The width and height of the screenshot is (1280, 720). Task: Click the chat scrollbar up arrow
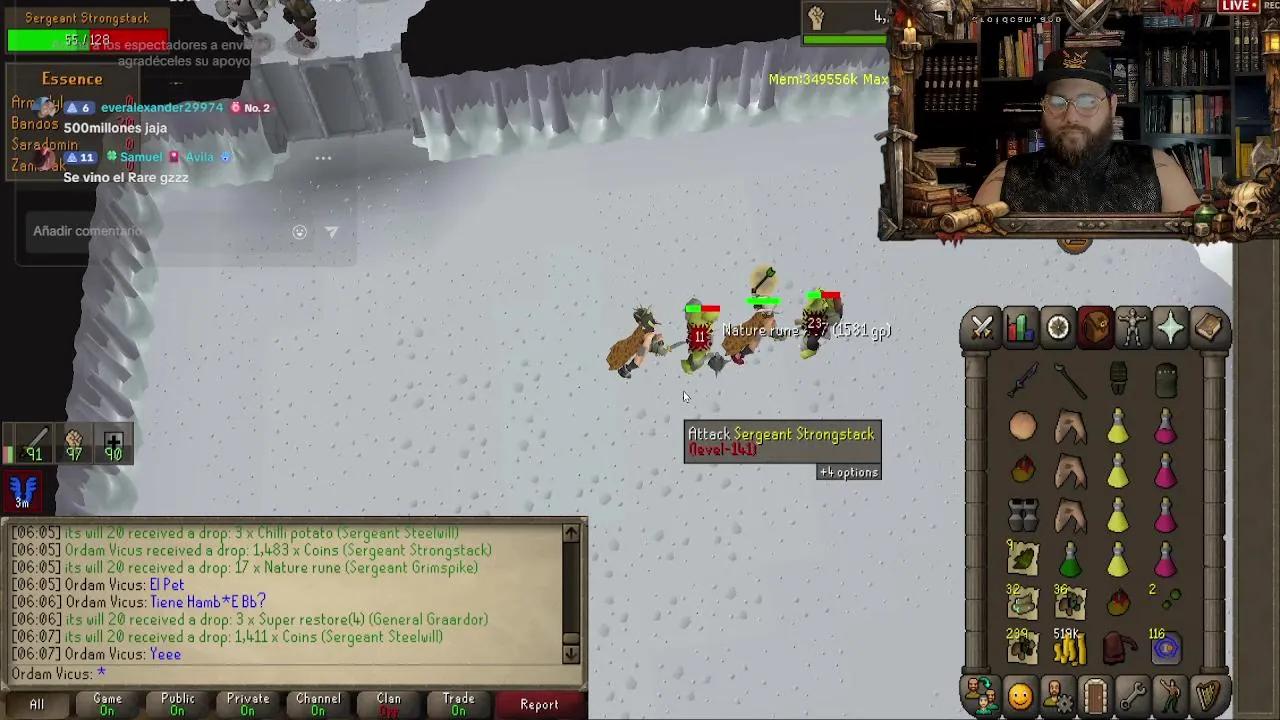coord(571,533)
